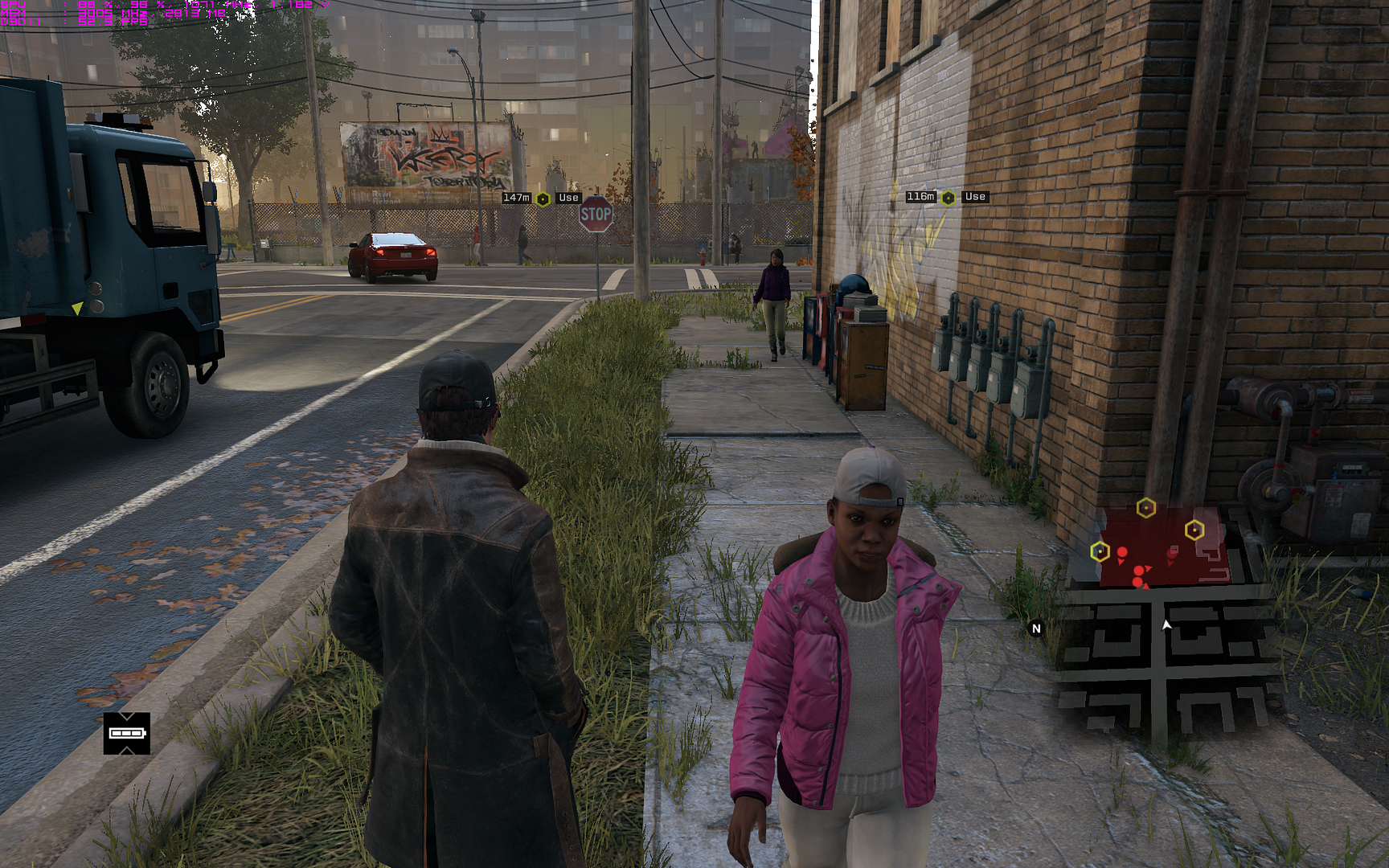Click the 116m distance label
The height and width of the screenshot is (868, 1389).
(x=919, y=195)
